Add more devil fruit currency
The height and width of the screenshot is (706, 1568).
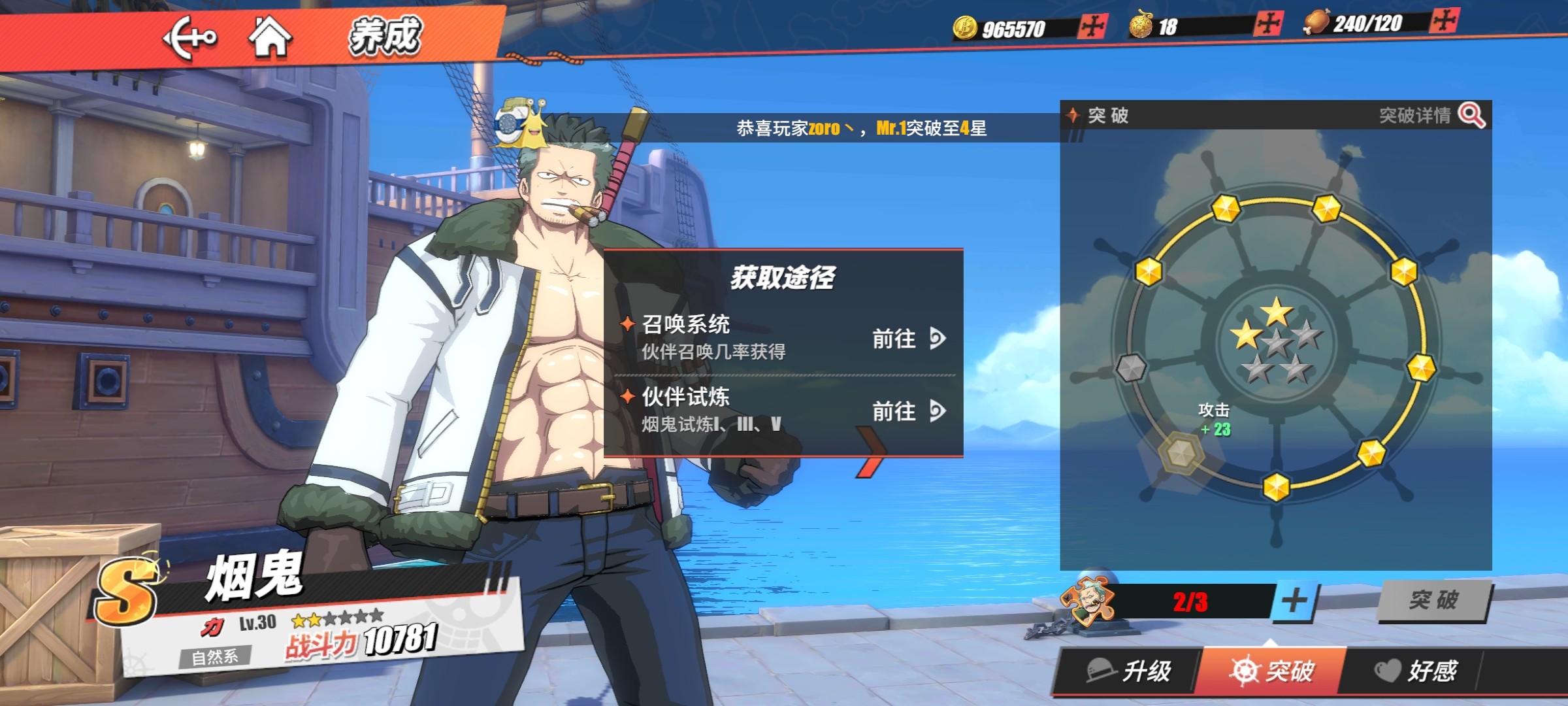click(1268, 25)
